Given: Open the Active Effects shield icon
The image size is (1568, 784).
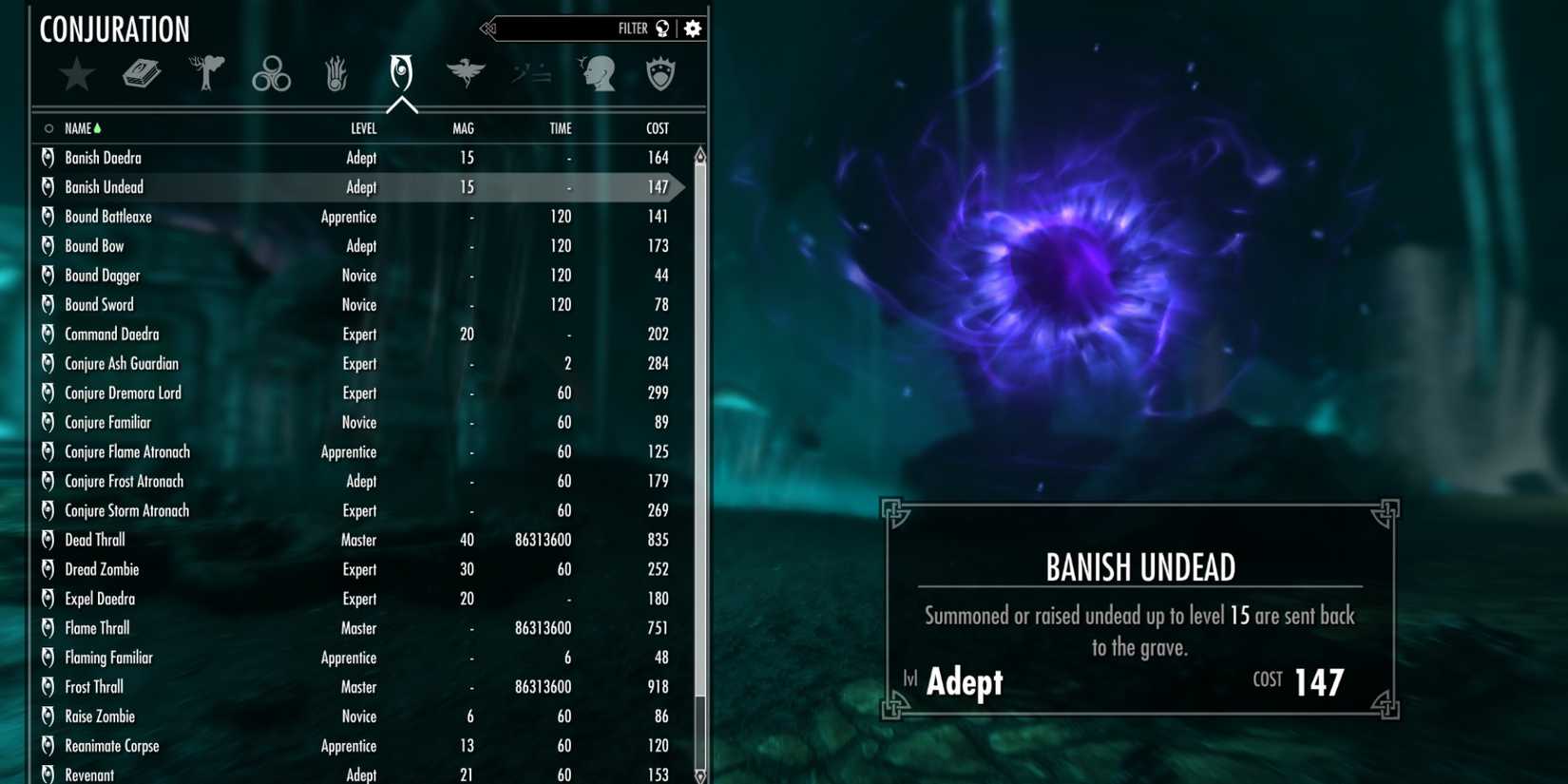Looking at the screenshot, I should click(x=660, y=74).
